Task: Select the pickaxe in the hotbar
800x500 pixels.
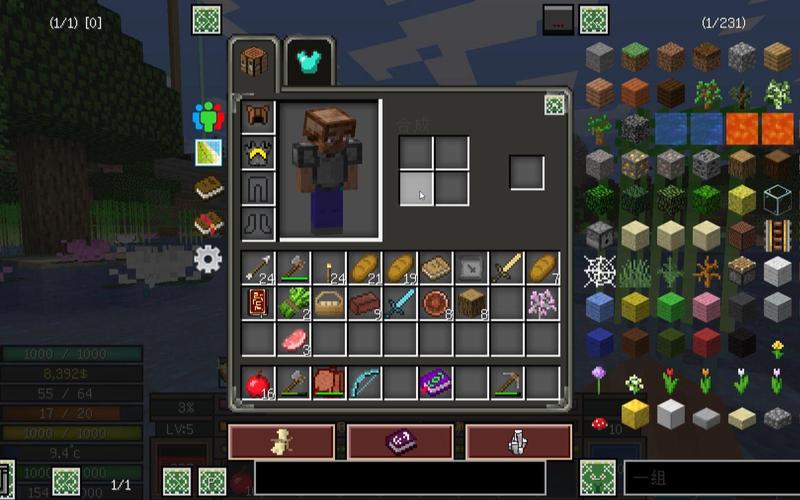Action: click(507, 382)
